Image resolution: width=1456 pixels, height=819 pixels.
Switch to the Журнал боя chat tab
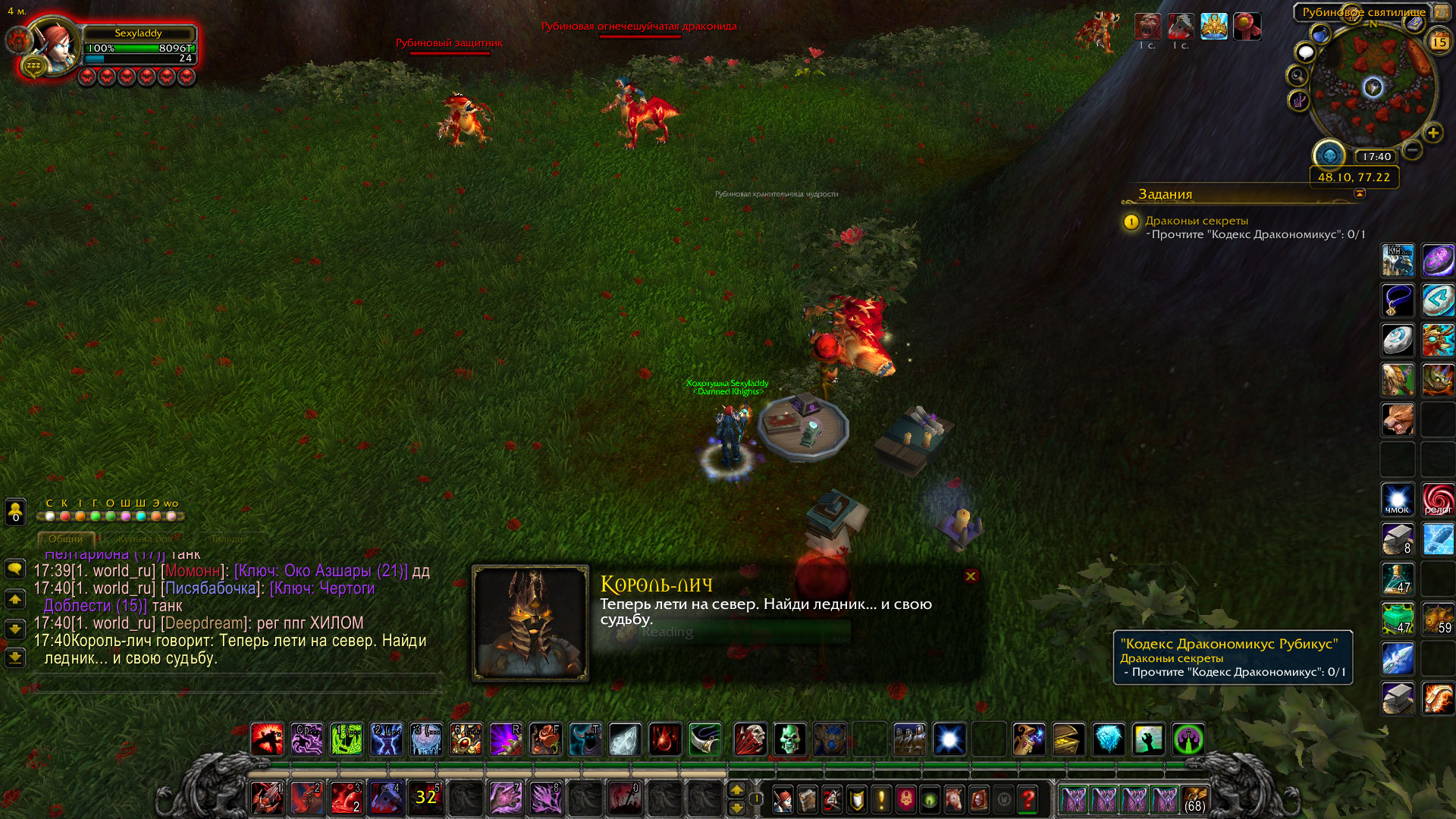(144, 538)
